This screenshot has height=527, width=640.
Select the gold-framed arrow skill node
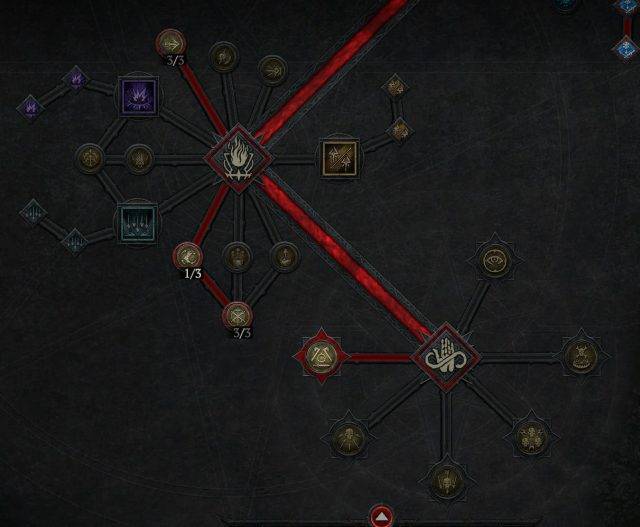(336, 156)
